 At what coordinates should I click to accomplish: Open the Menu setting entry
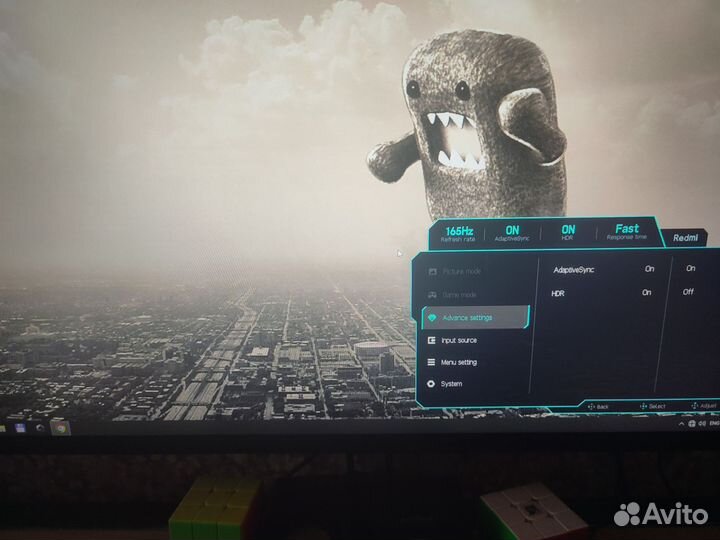click(x=459, y=362)
